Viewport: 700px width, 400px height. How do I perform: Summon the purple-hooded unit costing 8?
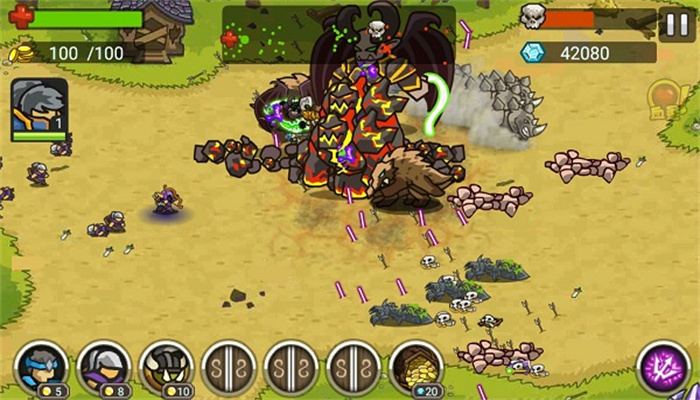[104, 366]
